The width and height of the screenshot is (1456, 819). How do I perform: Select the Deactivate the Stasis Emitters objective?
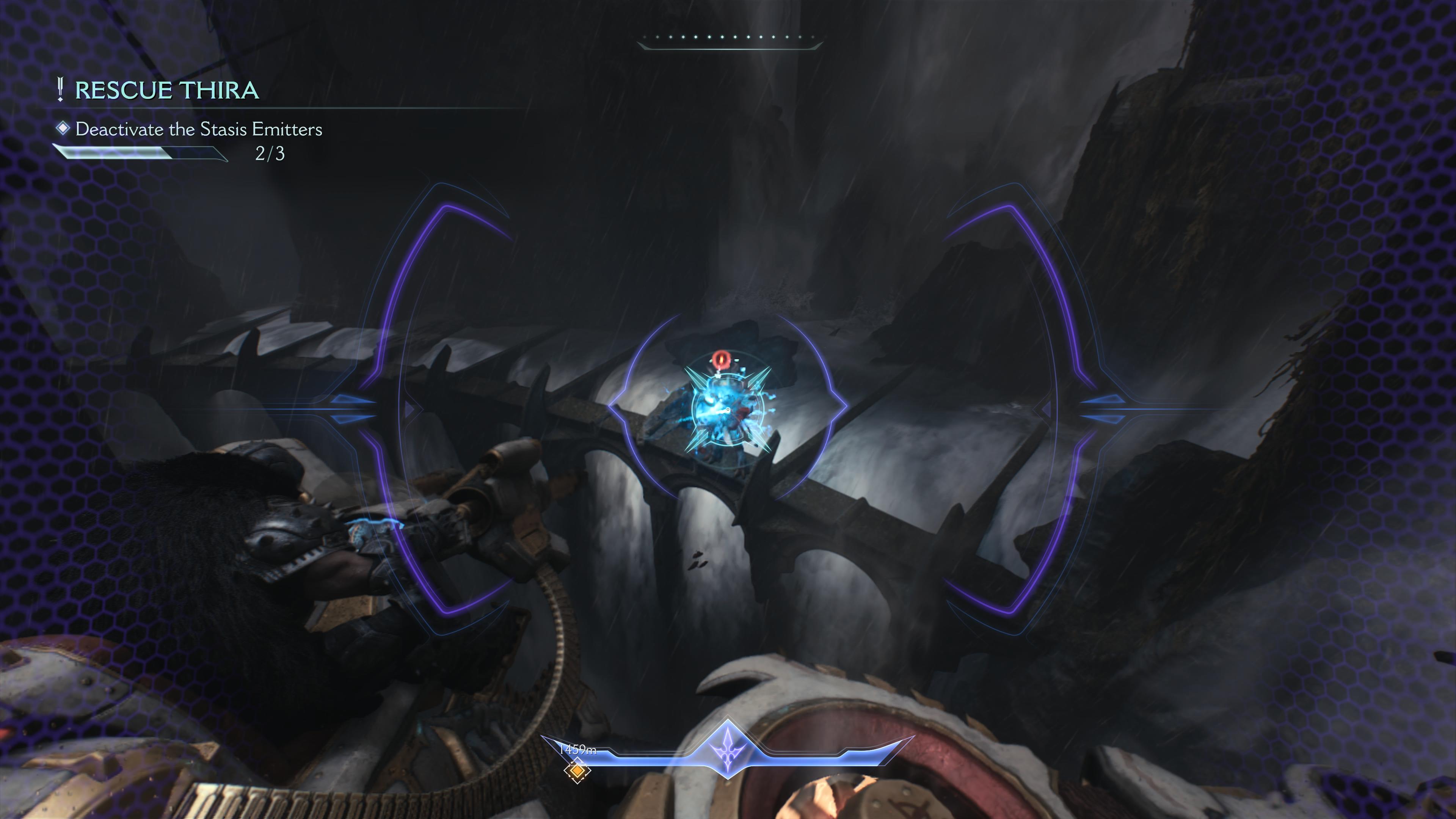pos(198,129)
